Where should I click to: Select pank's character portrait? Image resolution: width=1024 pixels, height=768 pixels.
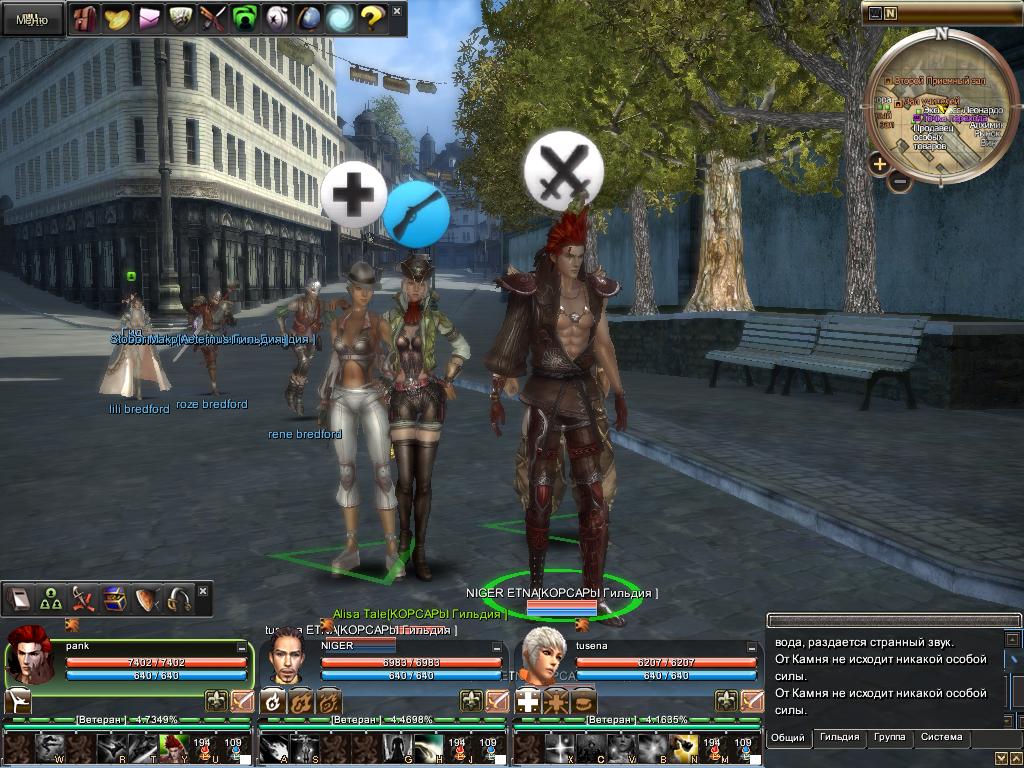(x=31, y=657)
